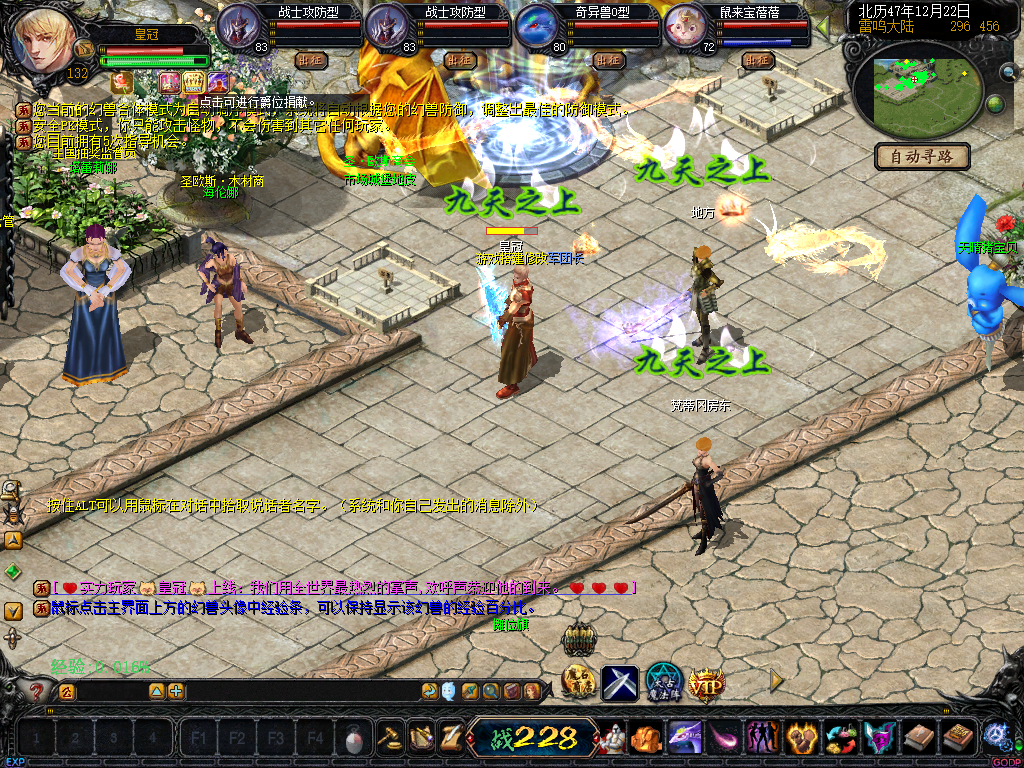Screen dimensions: 1024x768
Task: Open the auction gavel icon in the hotbar
Action: click(x=390, y=738)
